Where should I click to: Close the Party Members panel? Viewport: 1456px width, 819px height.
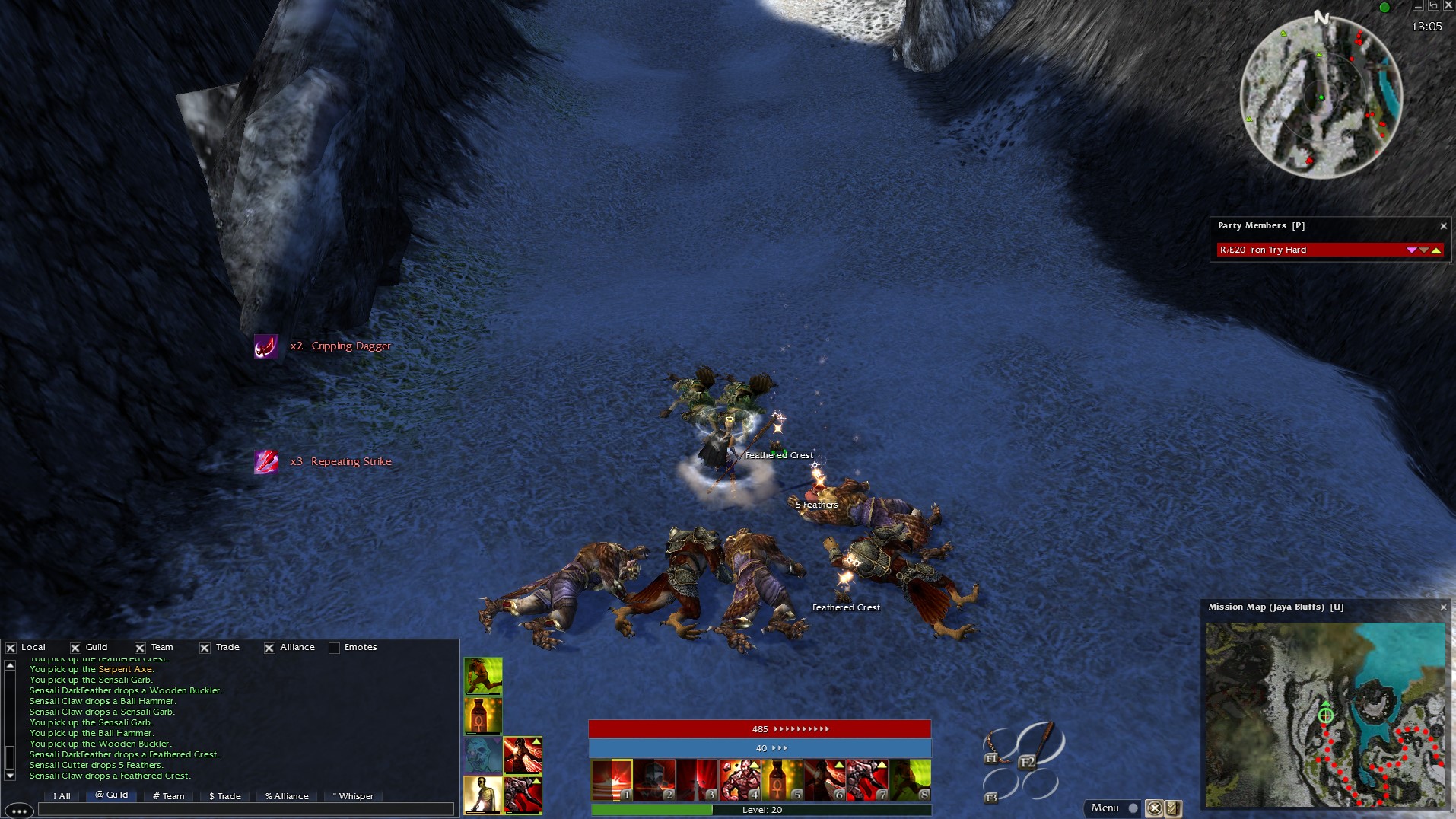(x=1443, y=226)
